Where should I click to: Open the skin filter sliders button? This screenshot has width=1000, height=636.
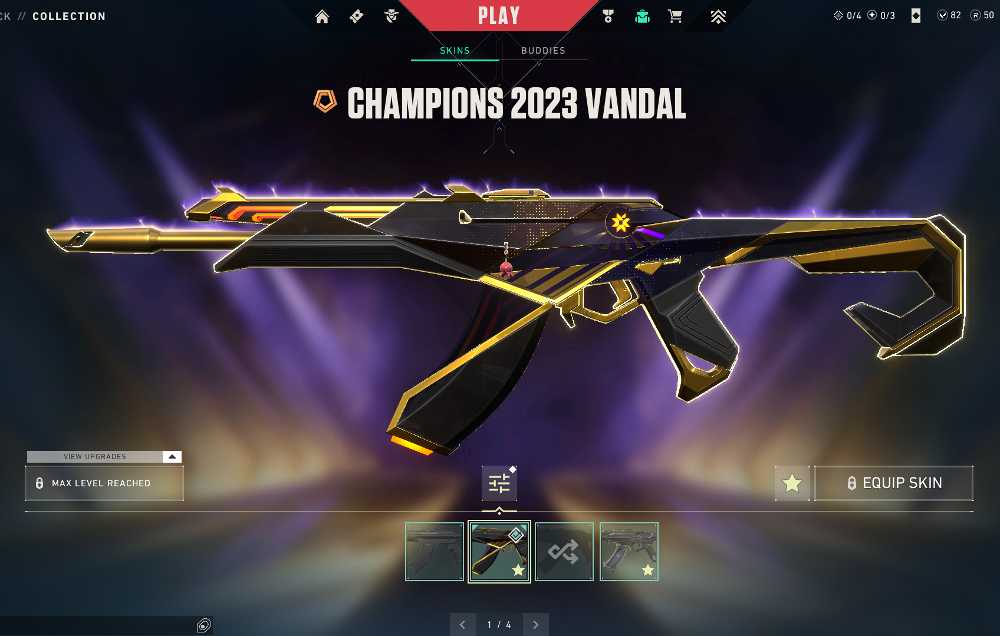tap(499, 484)
